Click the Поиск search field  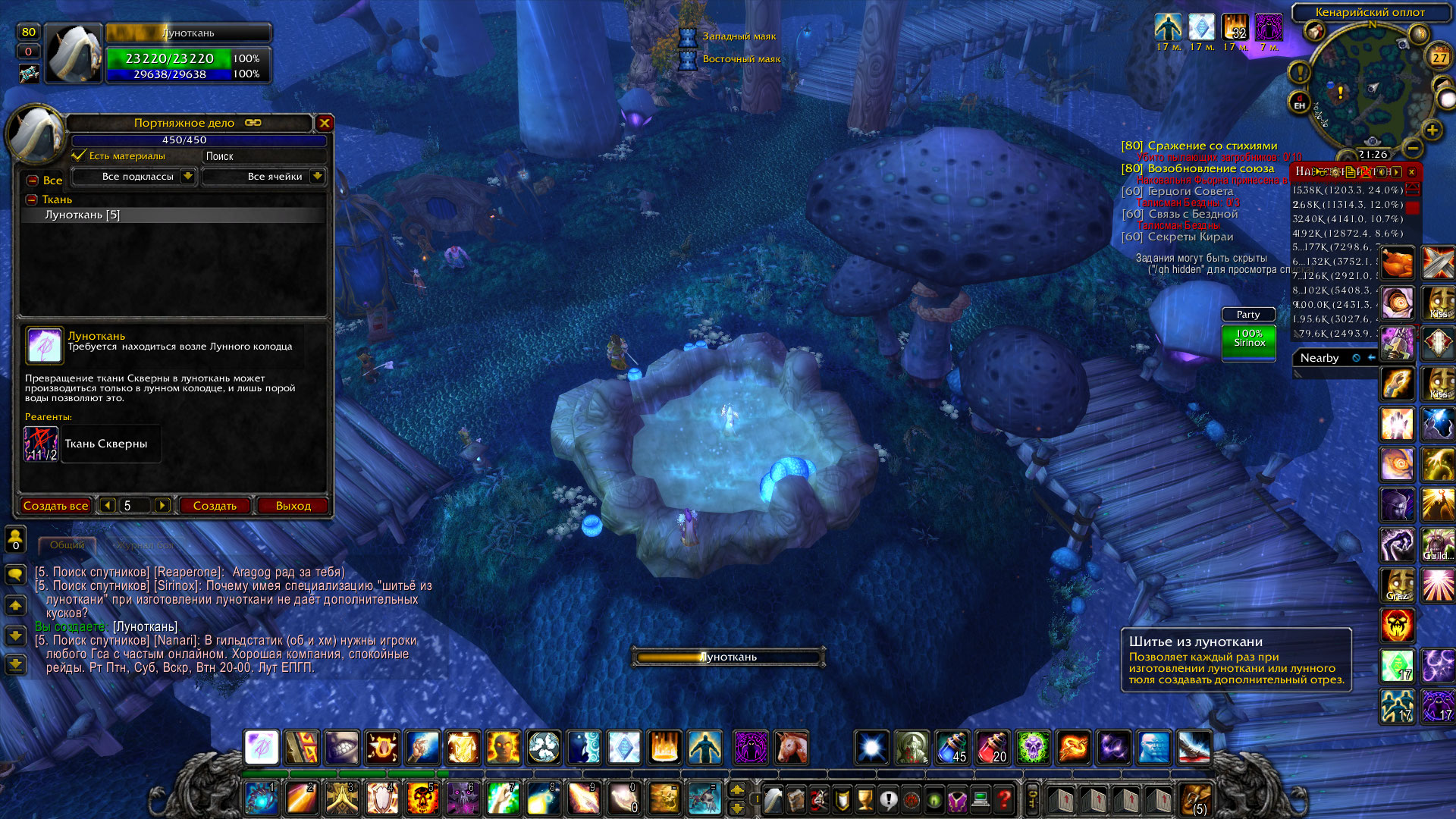[x=263, y=156]
